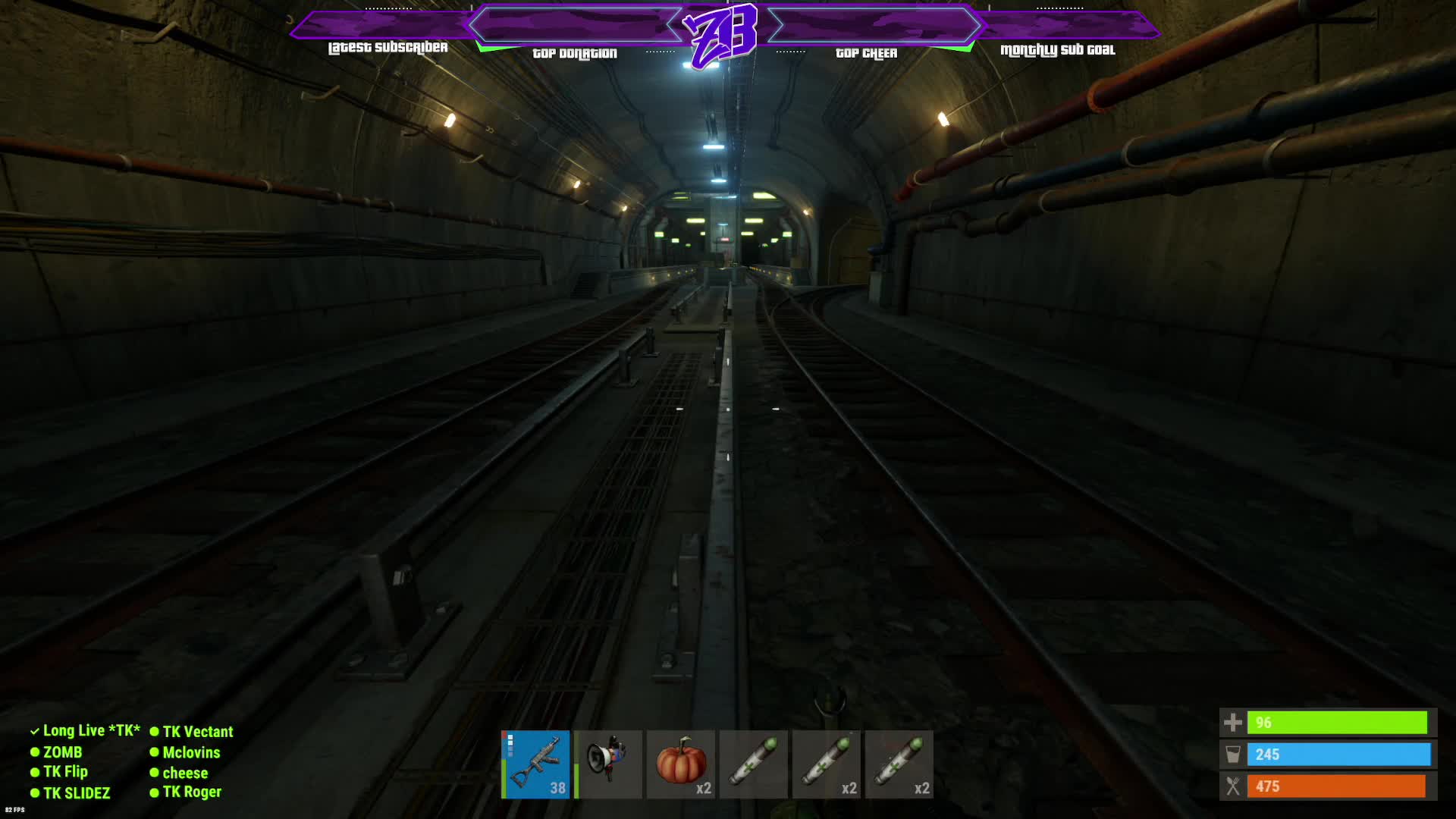1456x819 pixels.
Task: Click the Latest Subscriber overlay panel
Action: pyautogui.click(x=387, y=30)
